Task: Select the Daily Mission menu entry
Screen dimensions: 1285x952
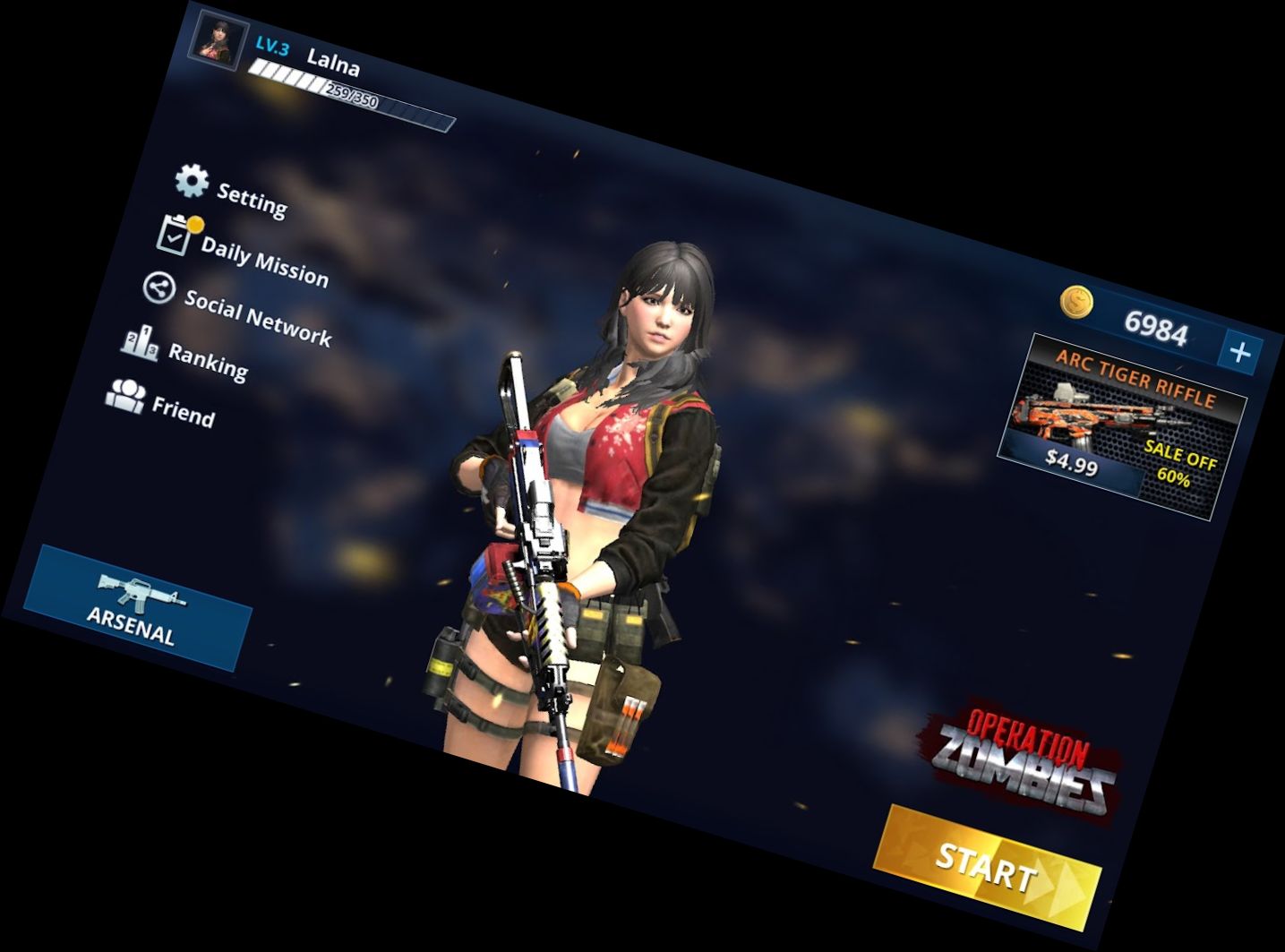Action: 263,261
